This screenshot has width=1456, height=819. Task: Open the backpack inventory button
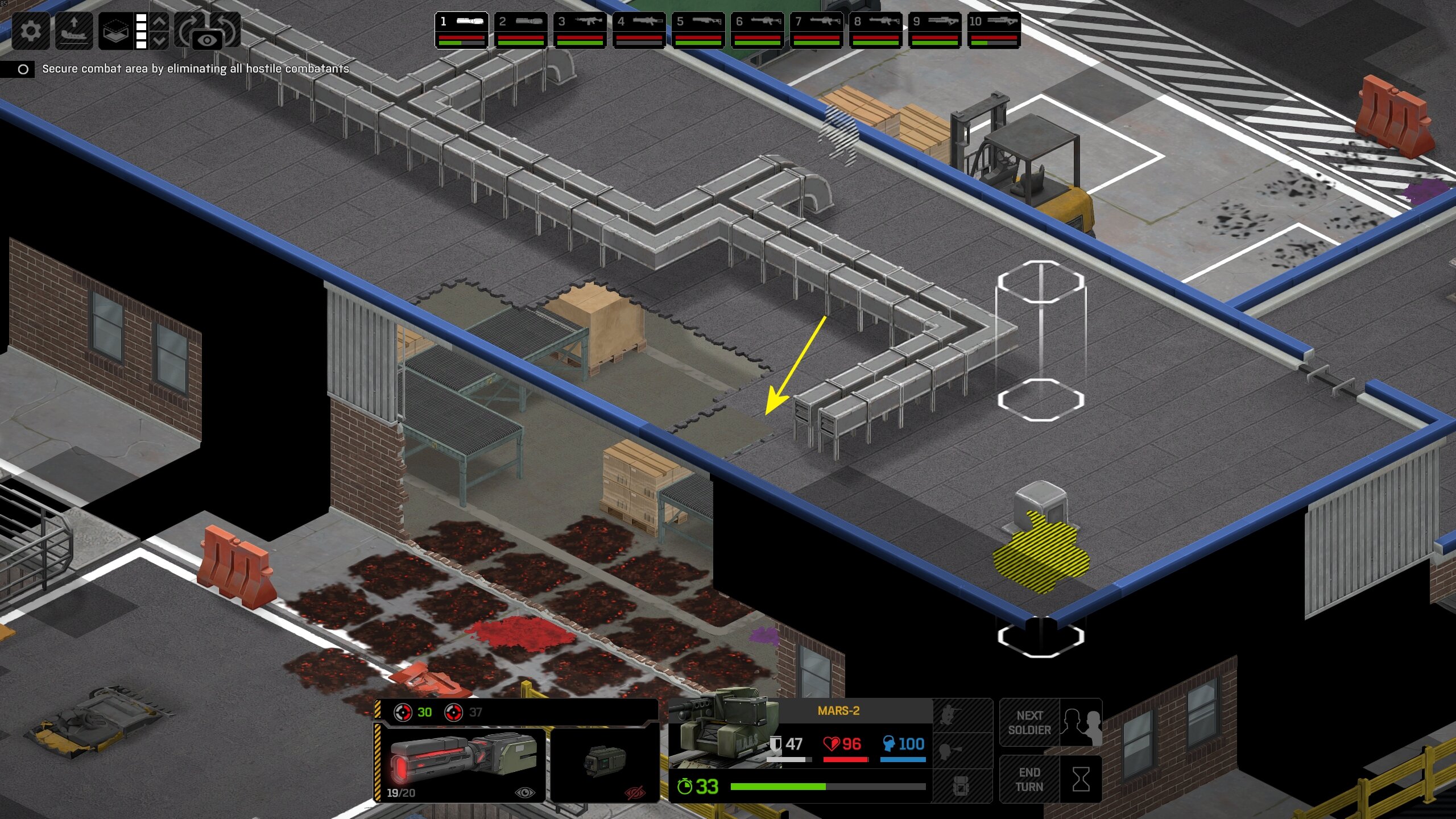962,787
